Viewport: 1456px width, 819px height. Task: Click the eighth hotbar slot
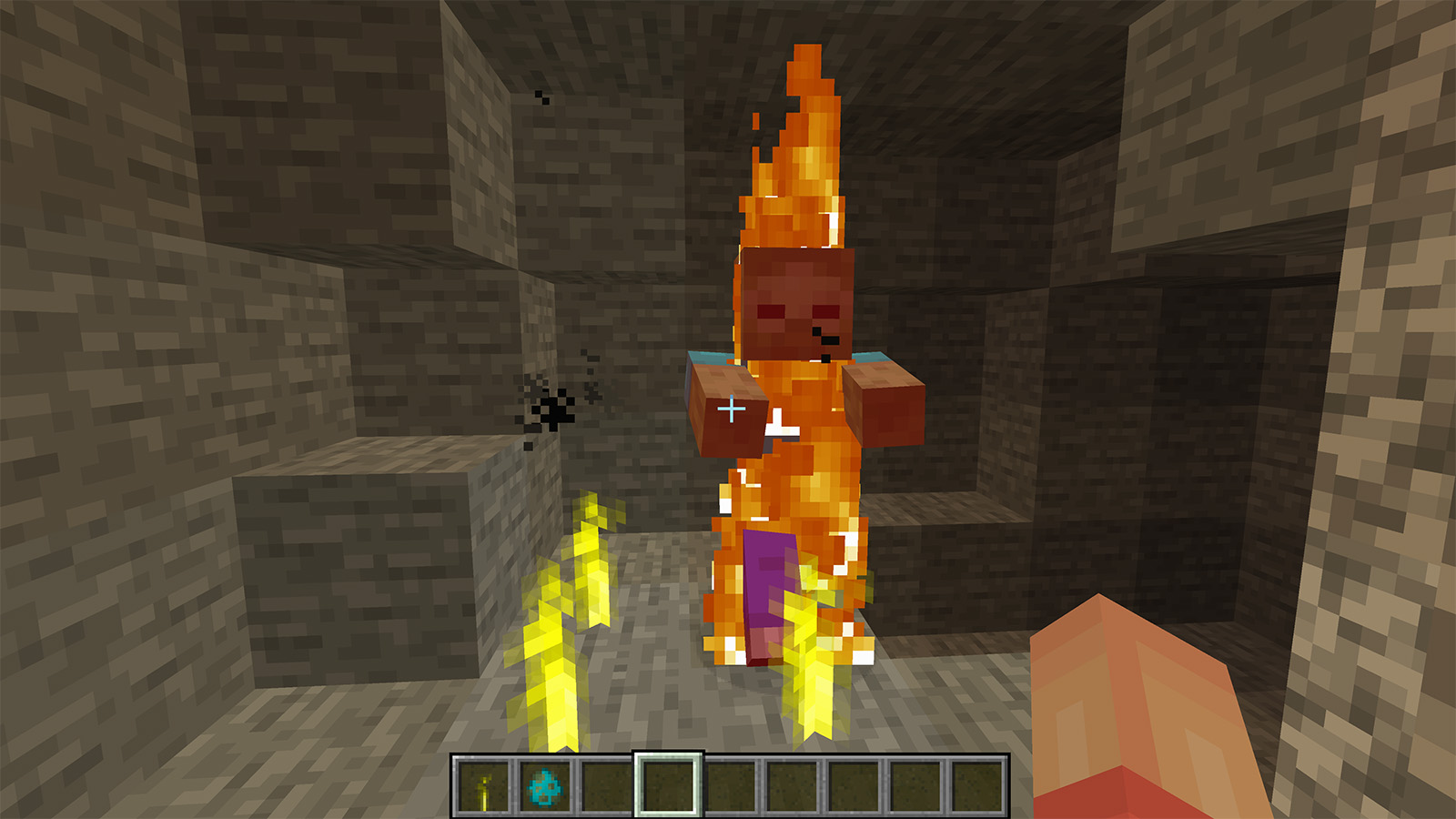[x=914, y=786]
